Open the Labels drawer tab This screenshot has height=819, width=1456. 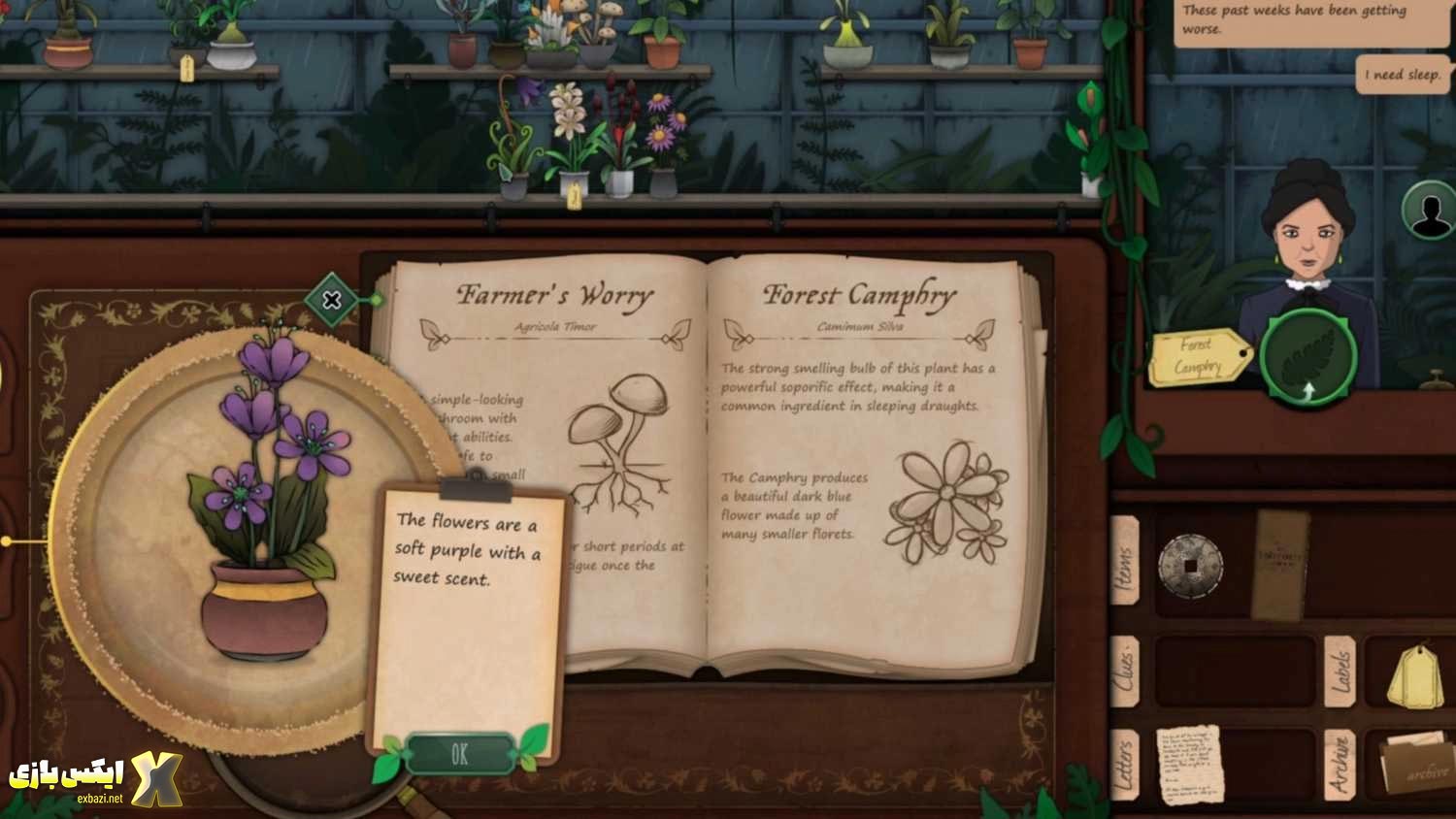[x=1340, y=672]
